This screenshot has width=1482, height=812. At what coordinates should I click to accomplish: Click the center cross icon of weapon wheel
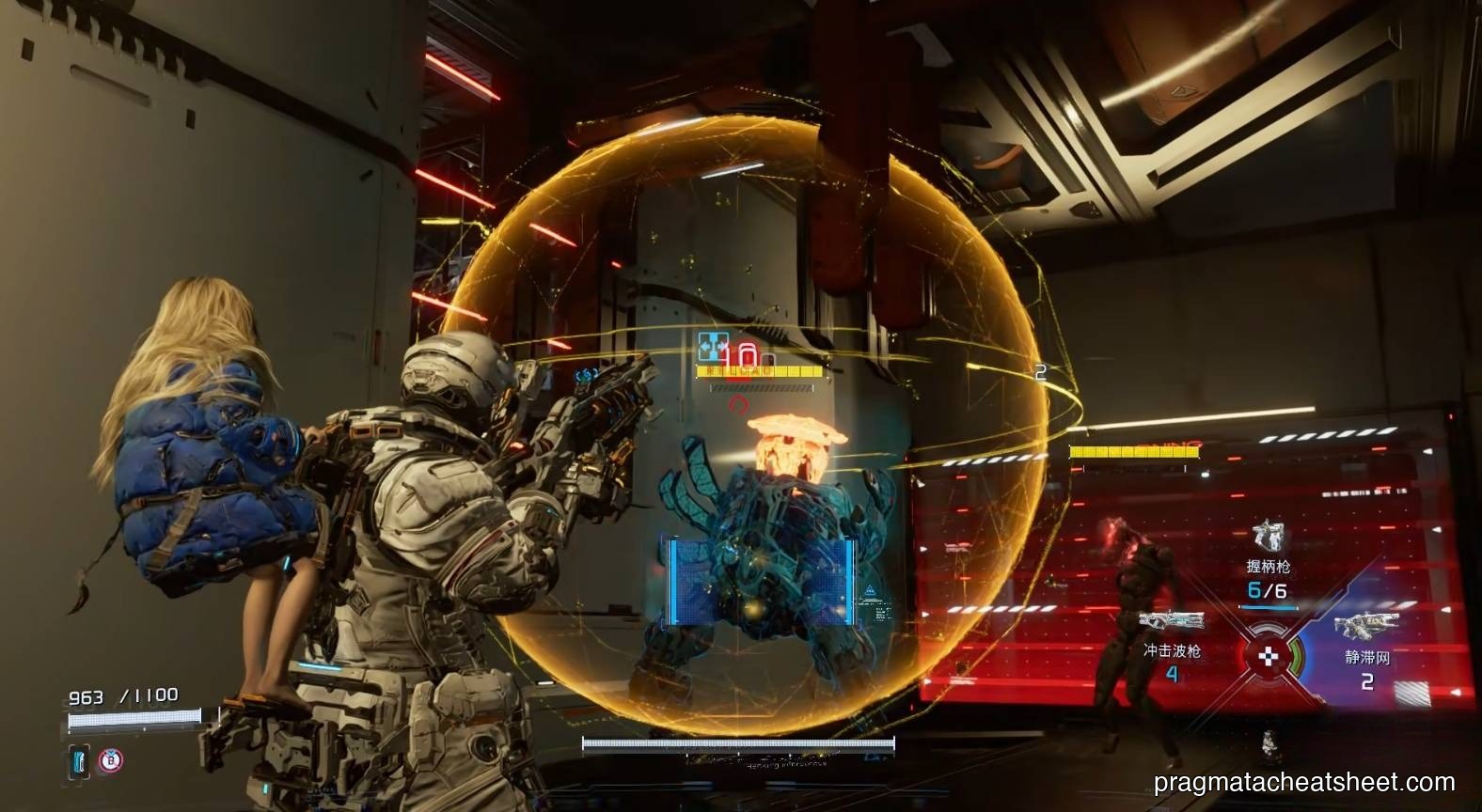click(1269, 658)
